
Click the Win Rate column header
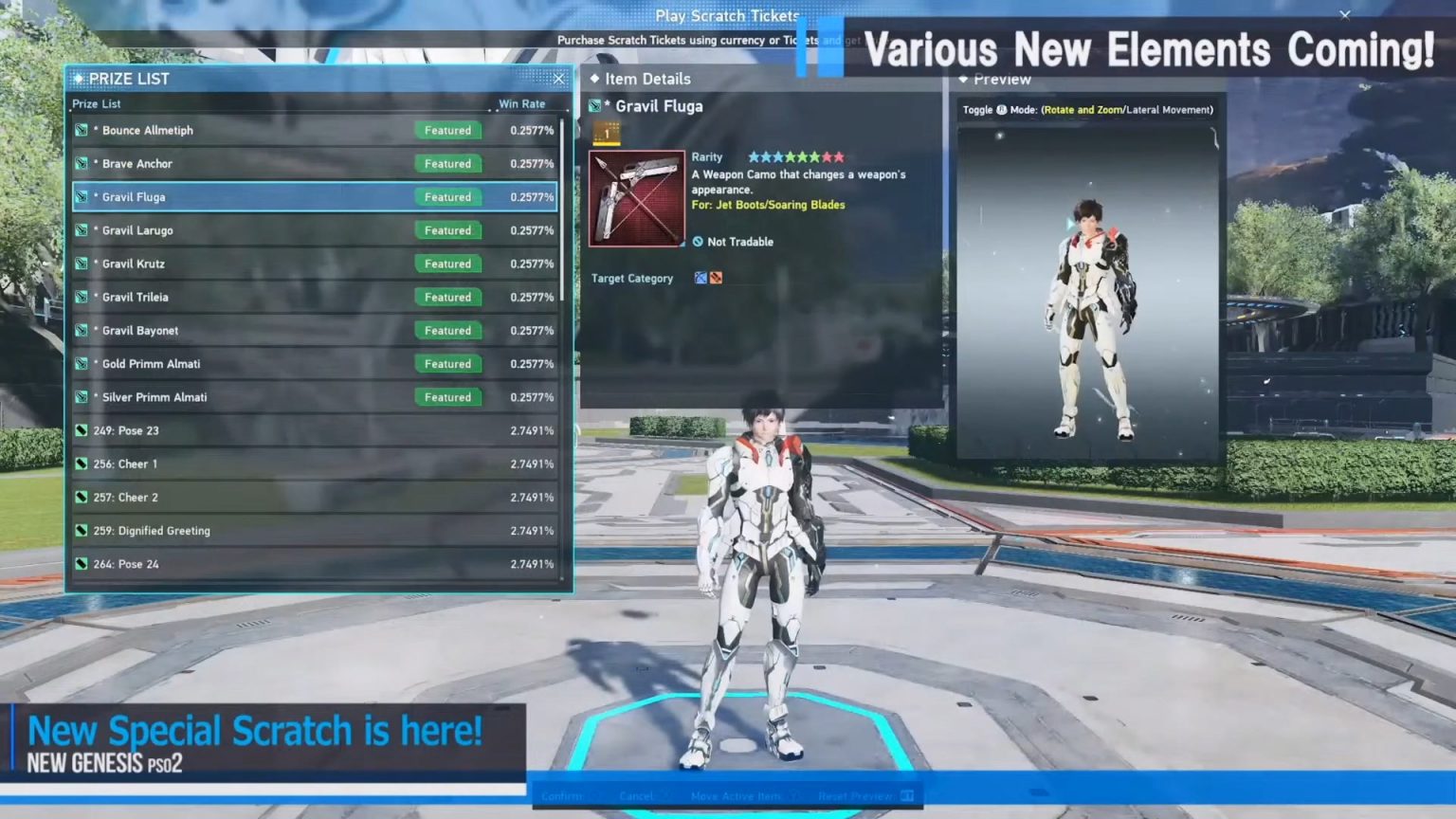tap(520, 103)
